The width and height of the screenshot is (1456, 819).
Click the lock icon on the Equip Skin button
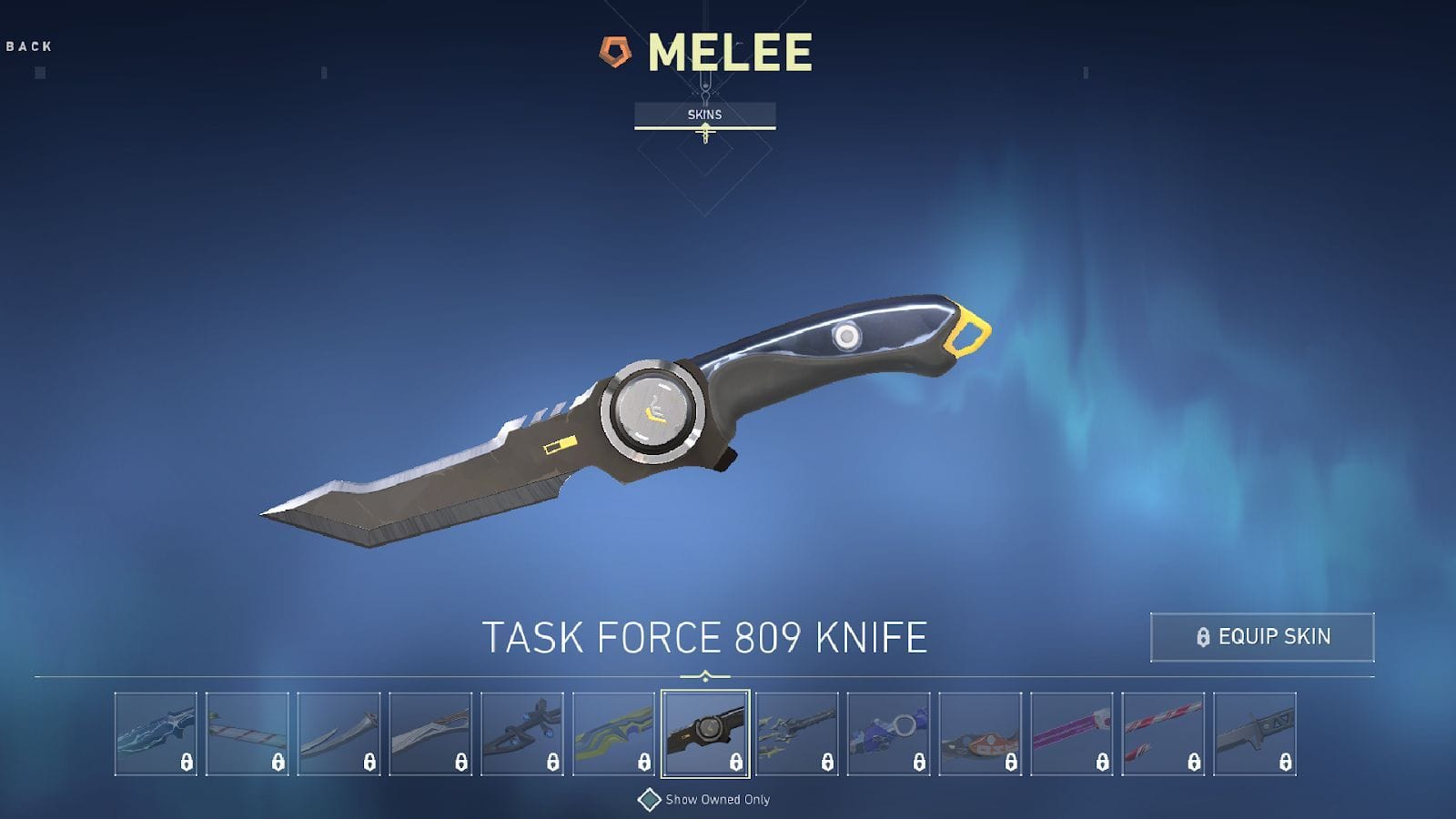coord(1204,638)
